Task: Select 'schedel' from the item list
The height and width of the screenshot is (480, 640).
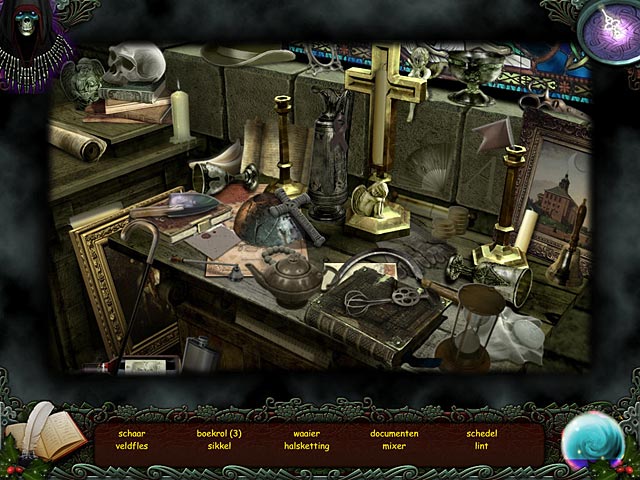Action: 481,433
